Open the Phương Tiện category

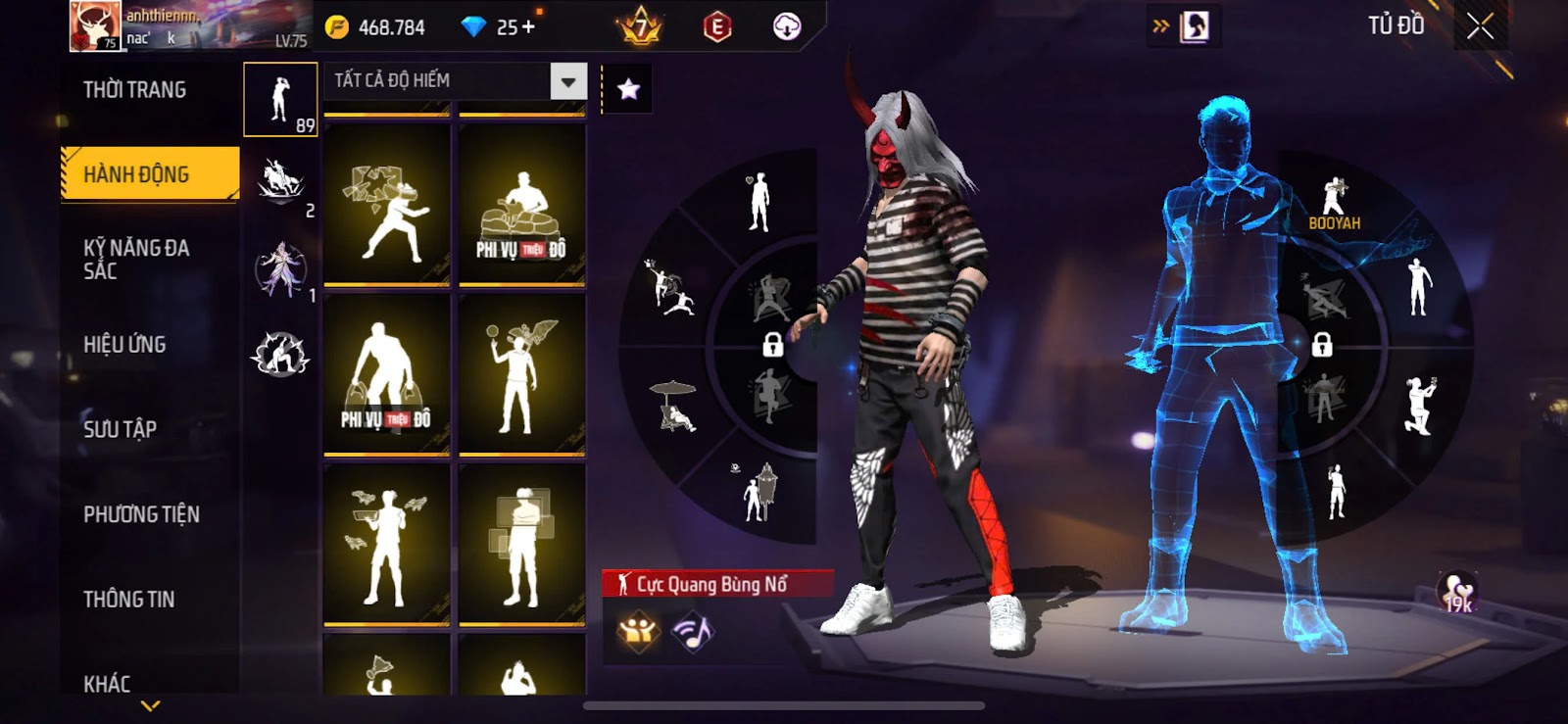click(141, 514)
